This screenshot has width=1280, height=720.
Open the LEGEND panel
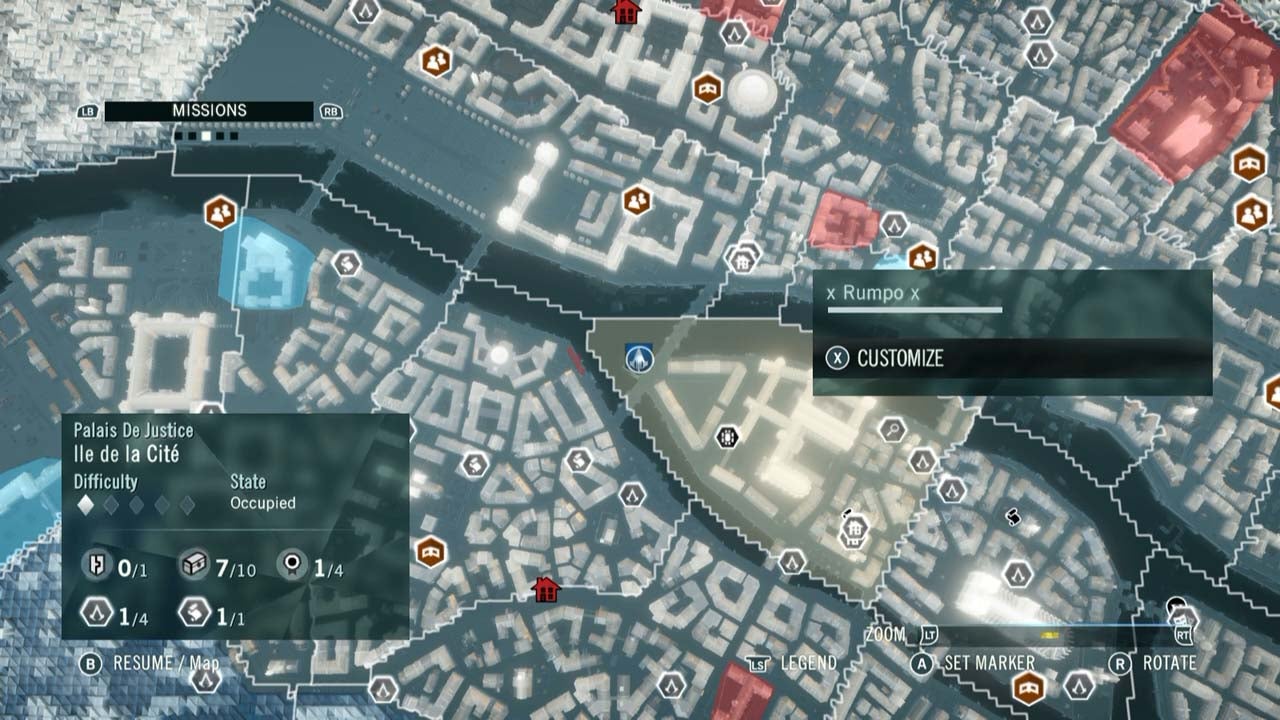pyautogui.click(x=812, y=661)
